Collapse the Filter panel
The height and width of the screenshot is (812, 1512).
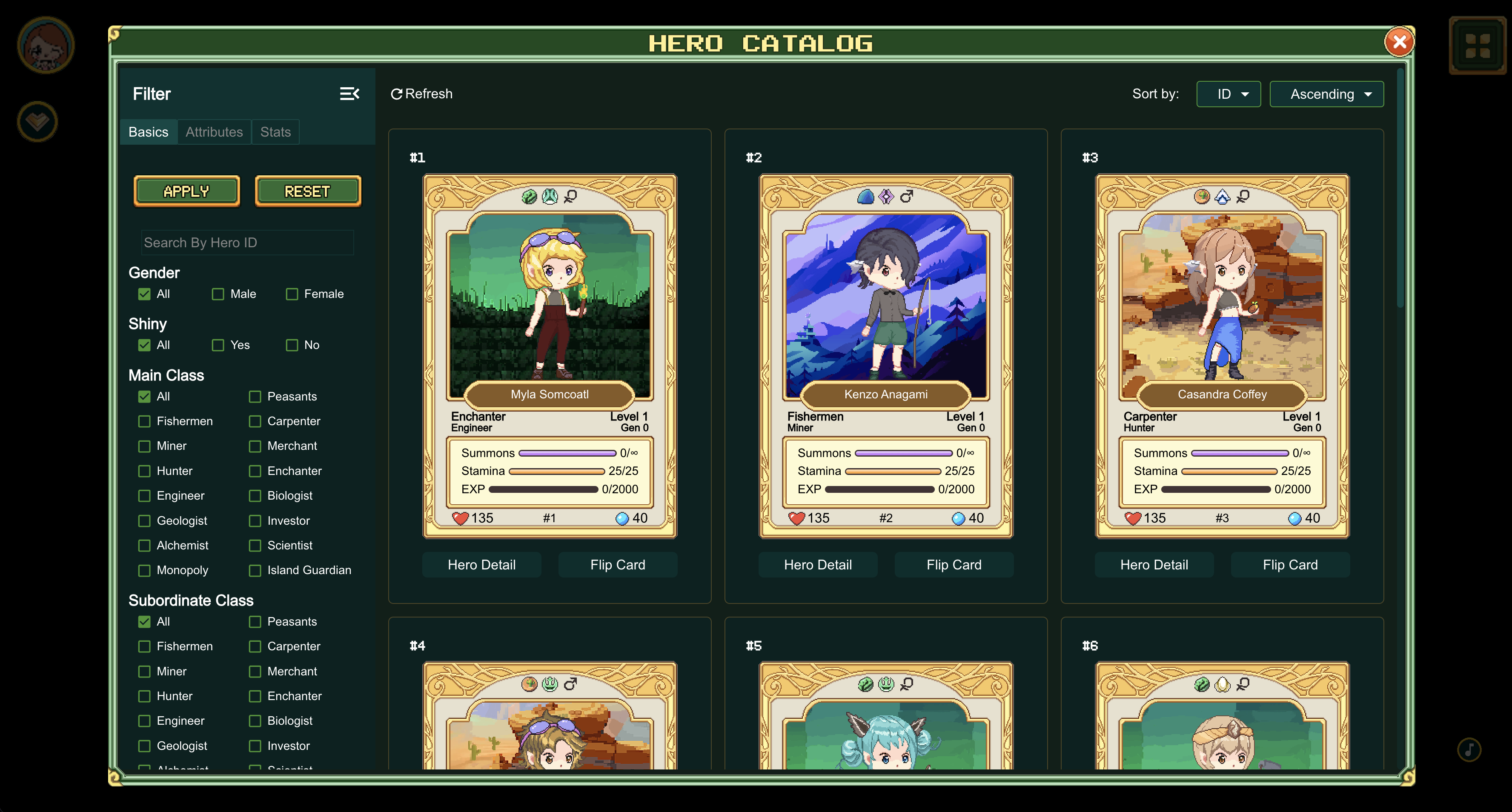pyautogui.click(x=349, y=94)
